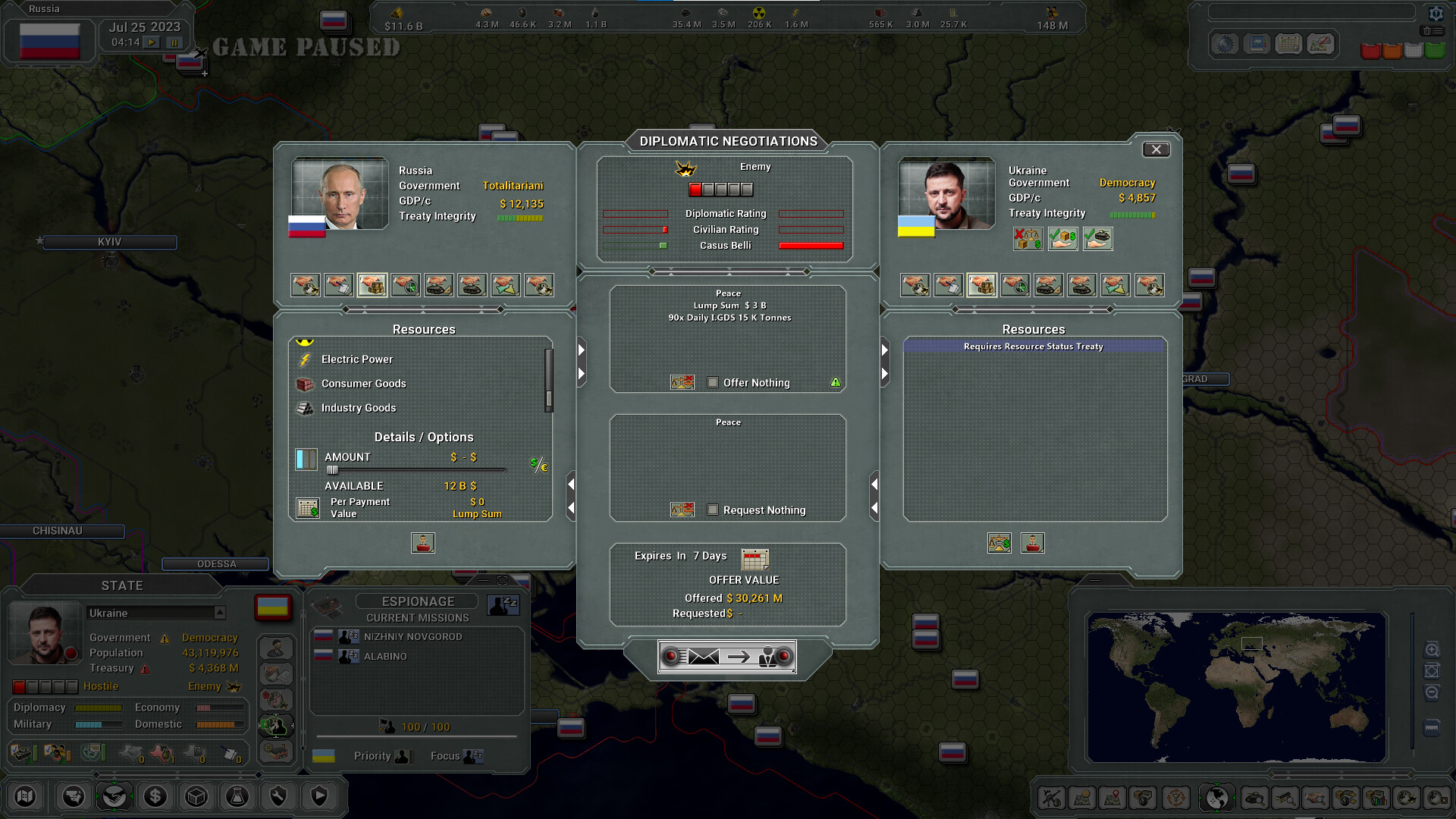Toggle the game pause button near the date
This screenshot has height=819, width=1456.
click(x=174, y=42)
